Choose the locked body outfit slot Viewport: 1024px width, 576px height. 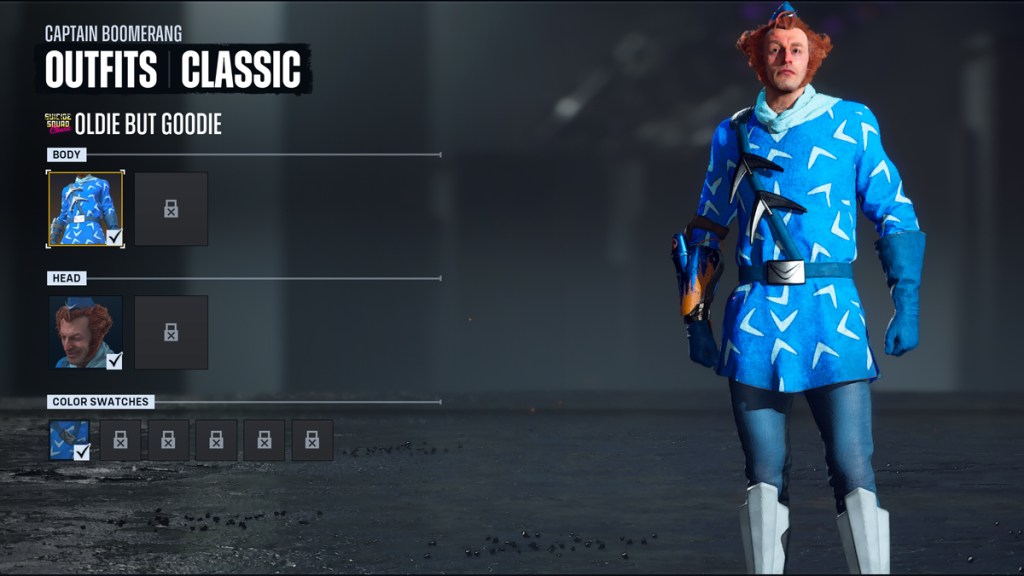point(171,209)
